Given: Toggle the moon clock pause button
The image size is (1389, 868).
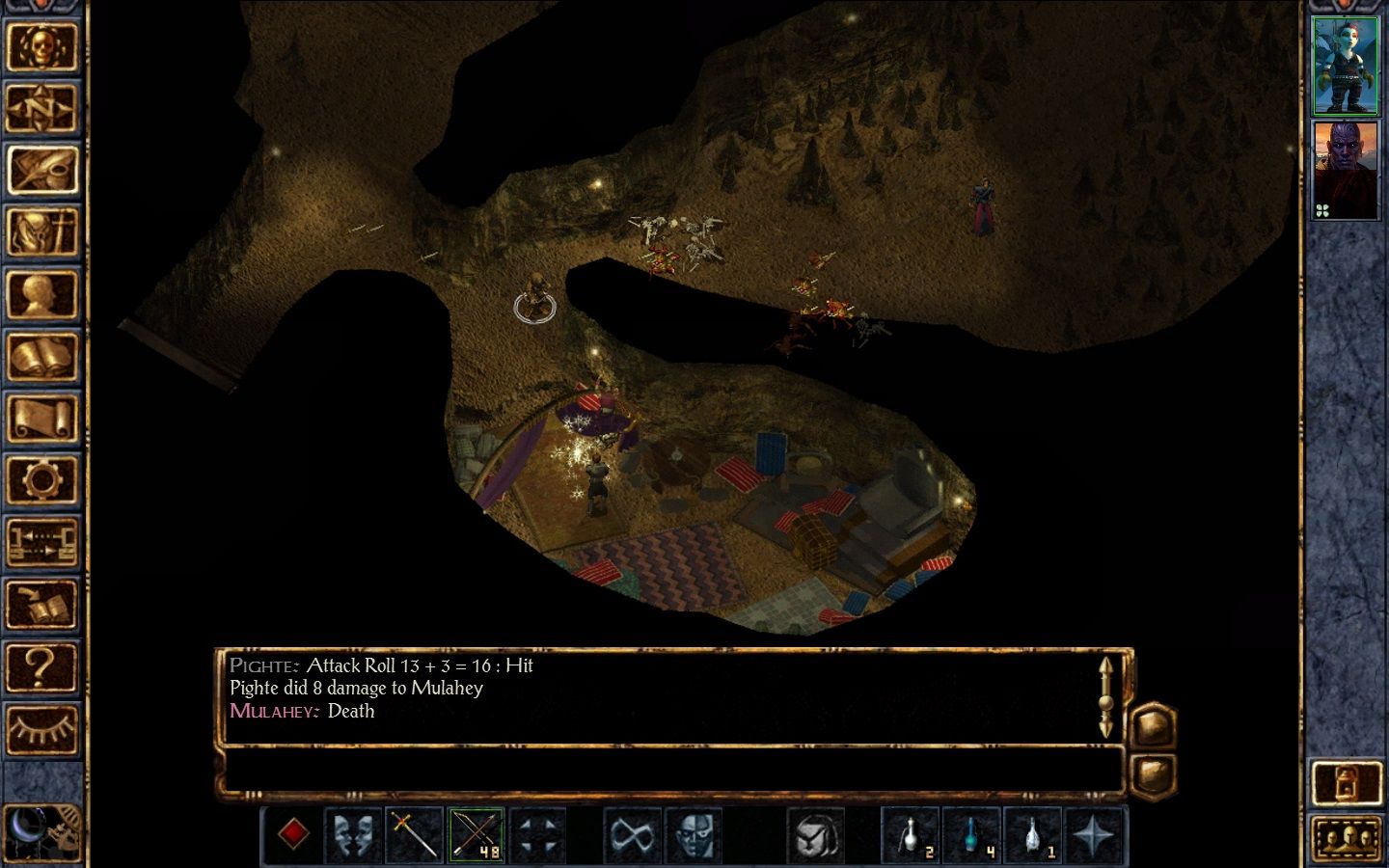Looking at the screenshot, I should [41, 831].
